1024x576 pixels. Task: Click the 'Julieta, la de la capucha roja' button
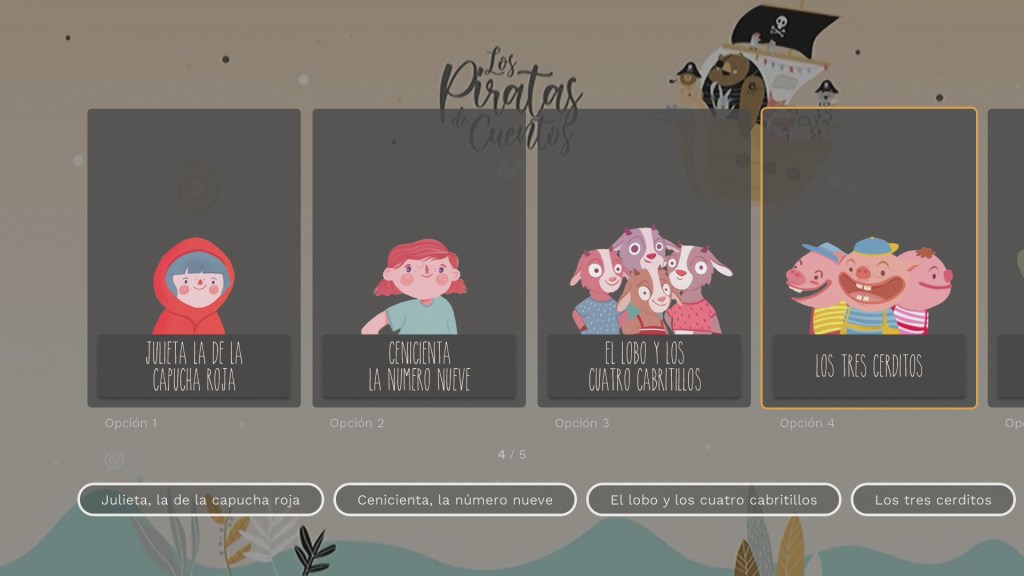(x=201, y=499)
